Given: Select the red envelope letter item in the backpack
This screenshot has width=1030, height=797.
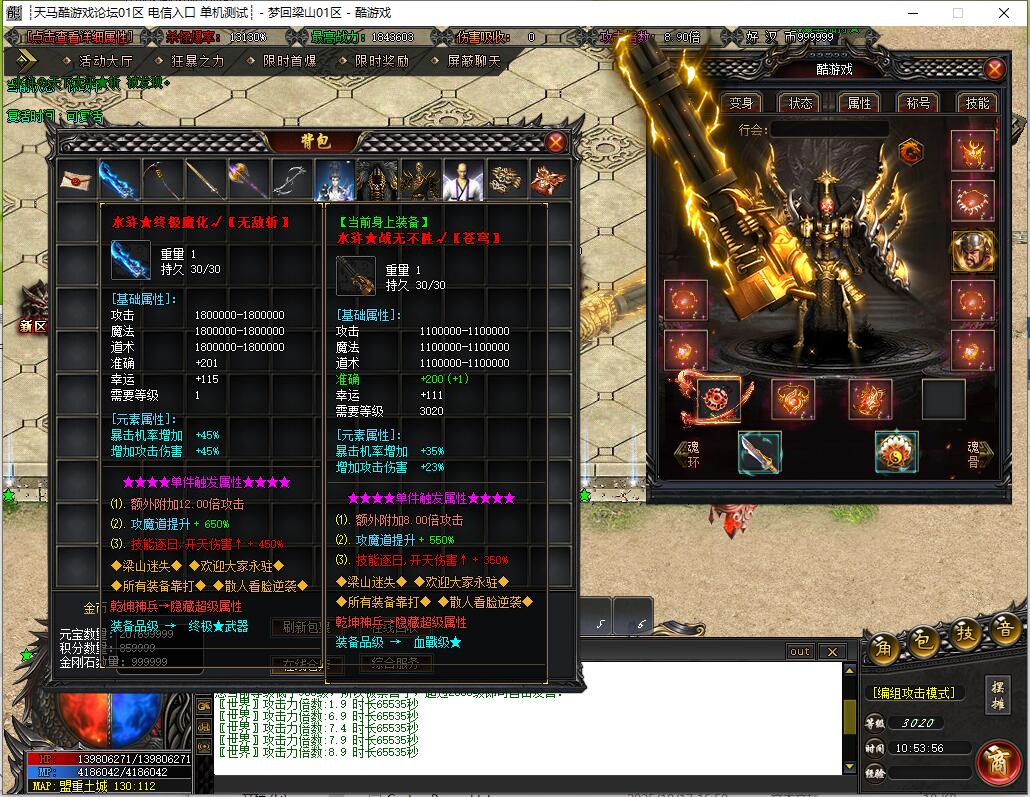Looking at the screenshot, I should [x=76, y=180].
